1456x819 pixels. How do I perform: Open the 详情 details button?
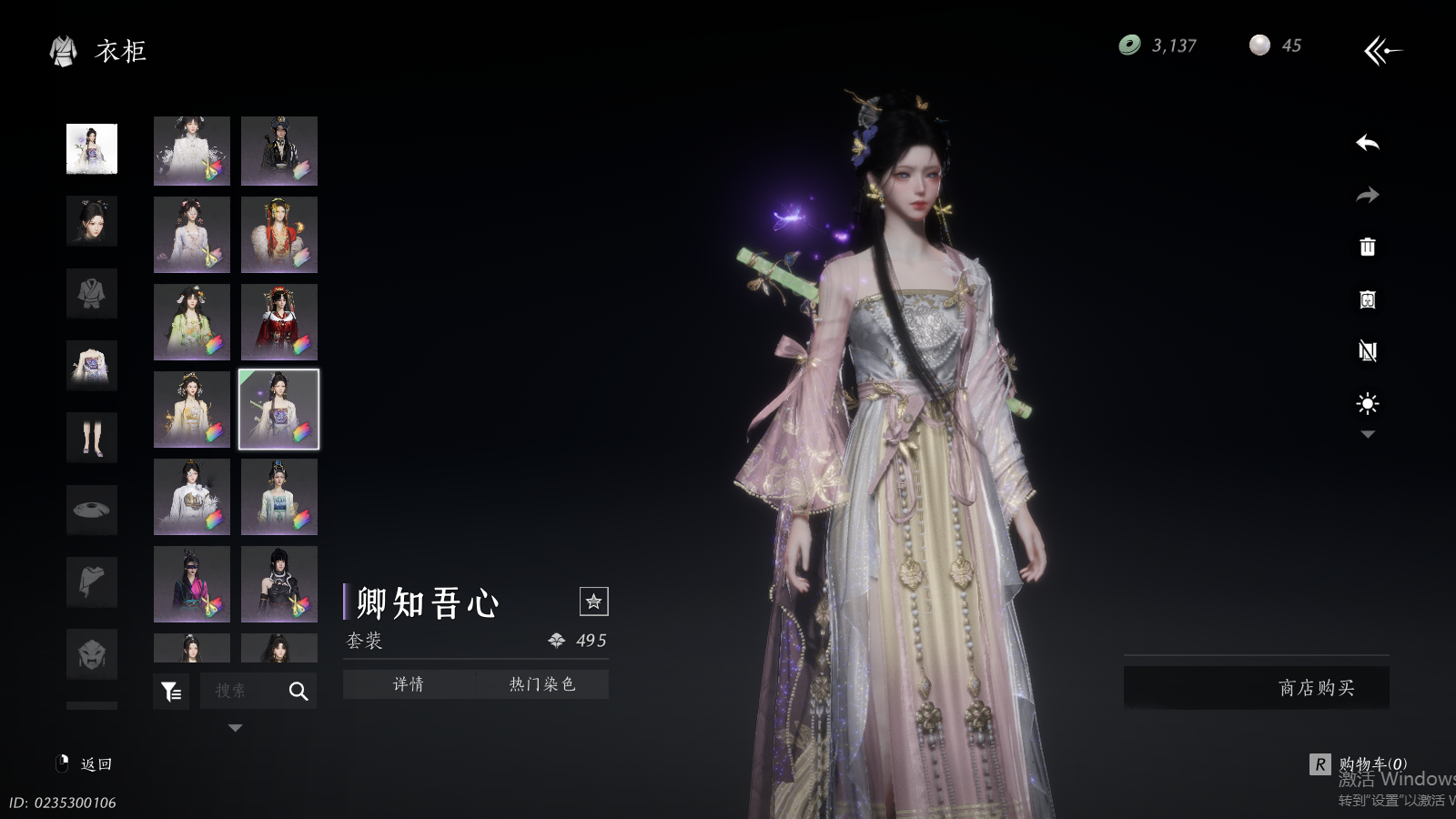pos(409,684)
